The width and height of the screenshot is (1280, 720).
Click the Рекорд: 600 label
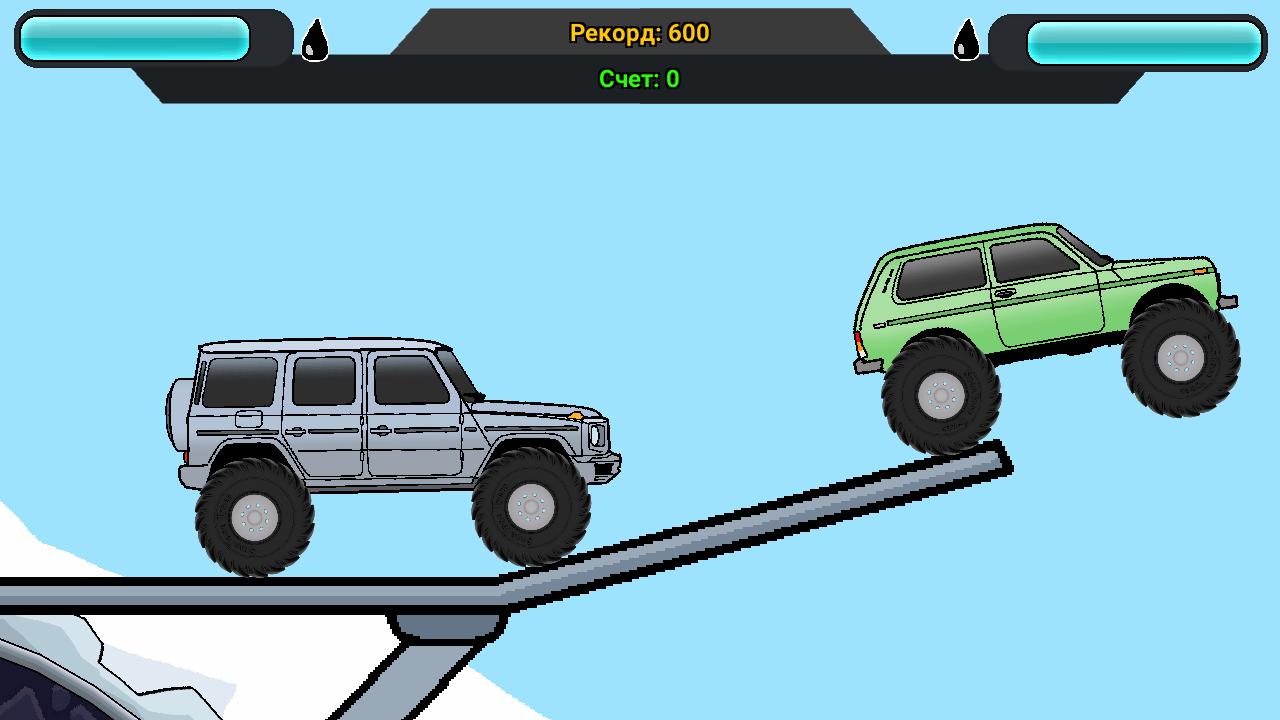638,33
